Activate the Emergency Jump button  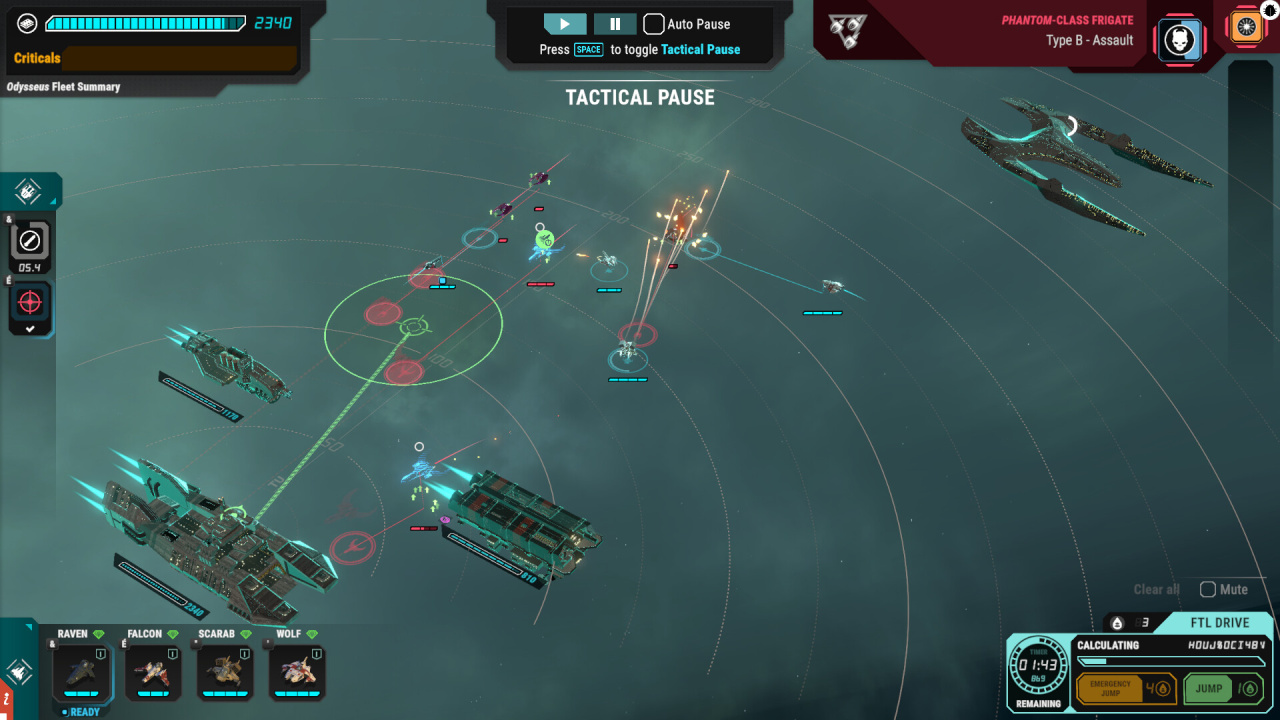click(1124, 689)
